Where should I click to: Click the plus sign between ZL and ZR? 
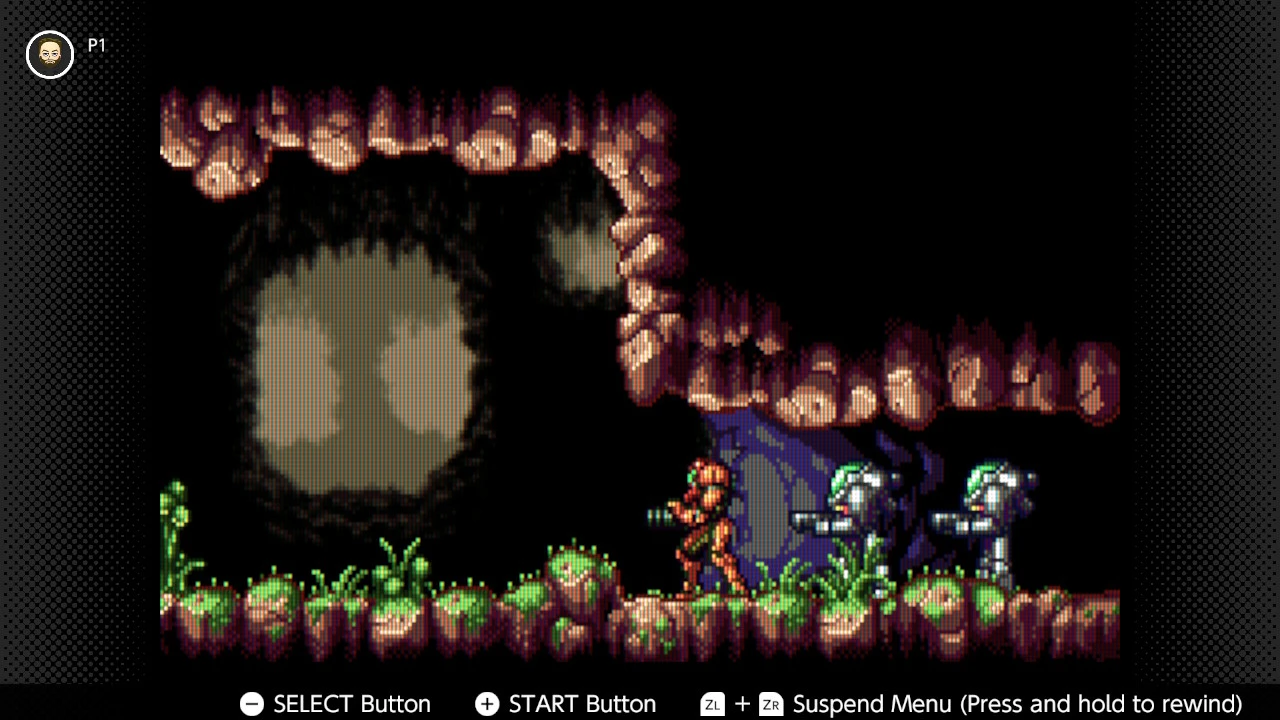click(741, 704)
